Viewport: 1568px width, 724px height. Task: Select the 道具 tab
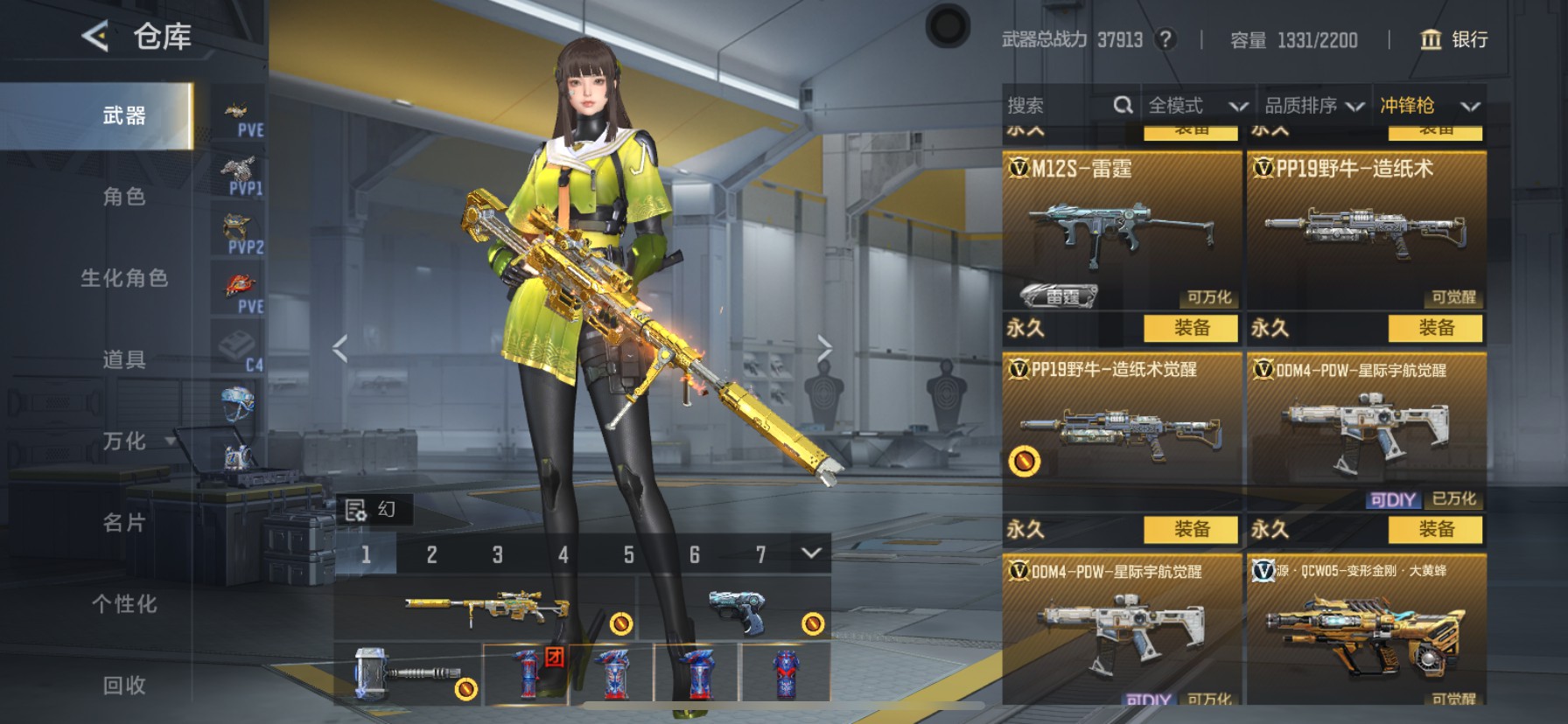pyautogui.click(x=124, y=359)
